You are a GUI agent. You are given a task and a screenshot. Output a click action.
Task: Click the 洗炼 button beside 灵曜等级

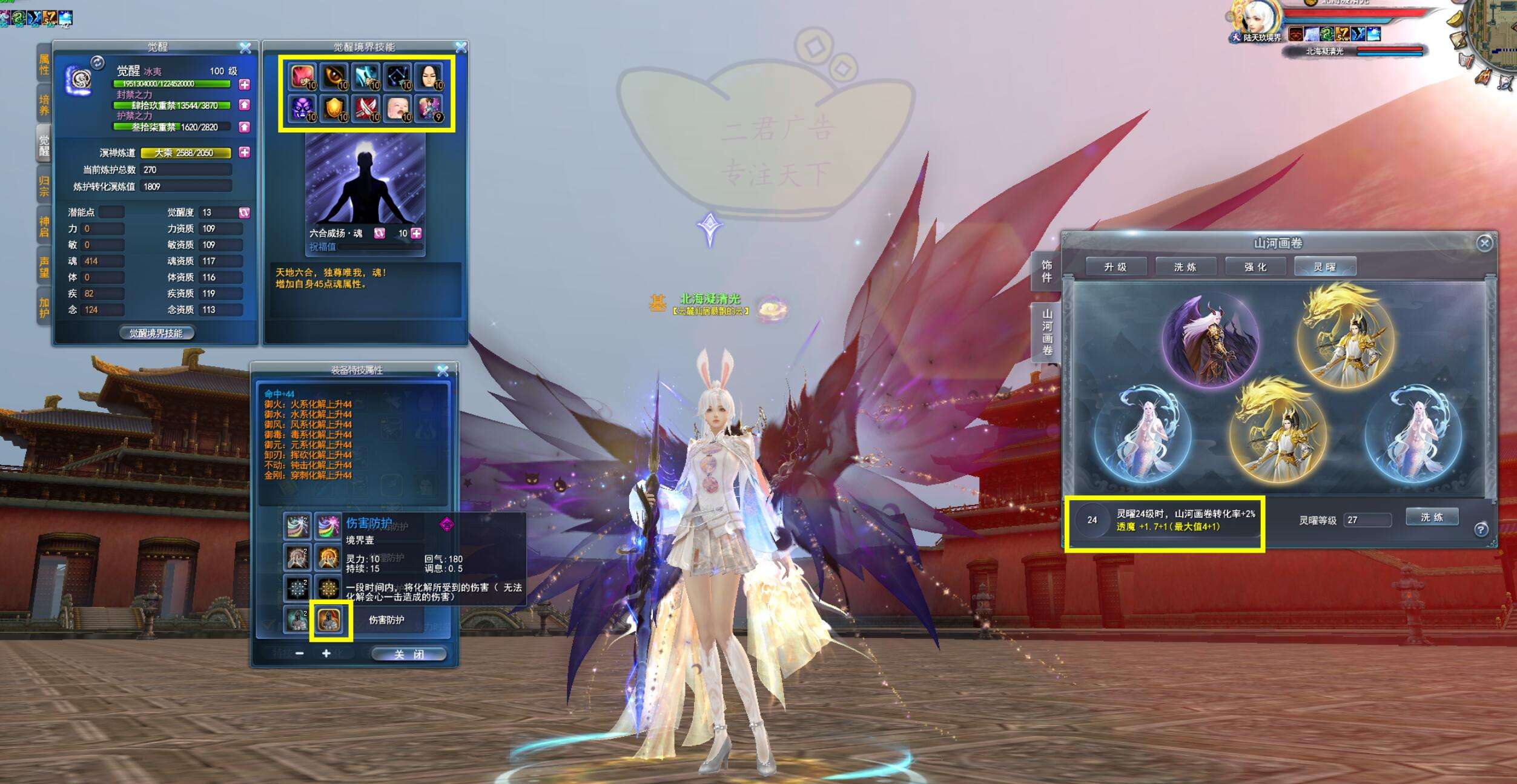pos(1432,518)
